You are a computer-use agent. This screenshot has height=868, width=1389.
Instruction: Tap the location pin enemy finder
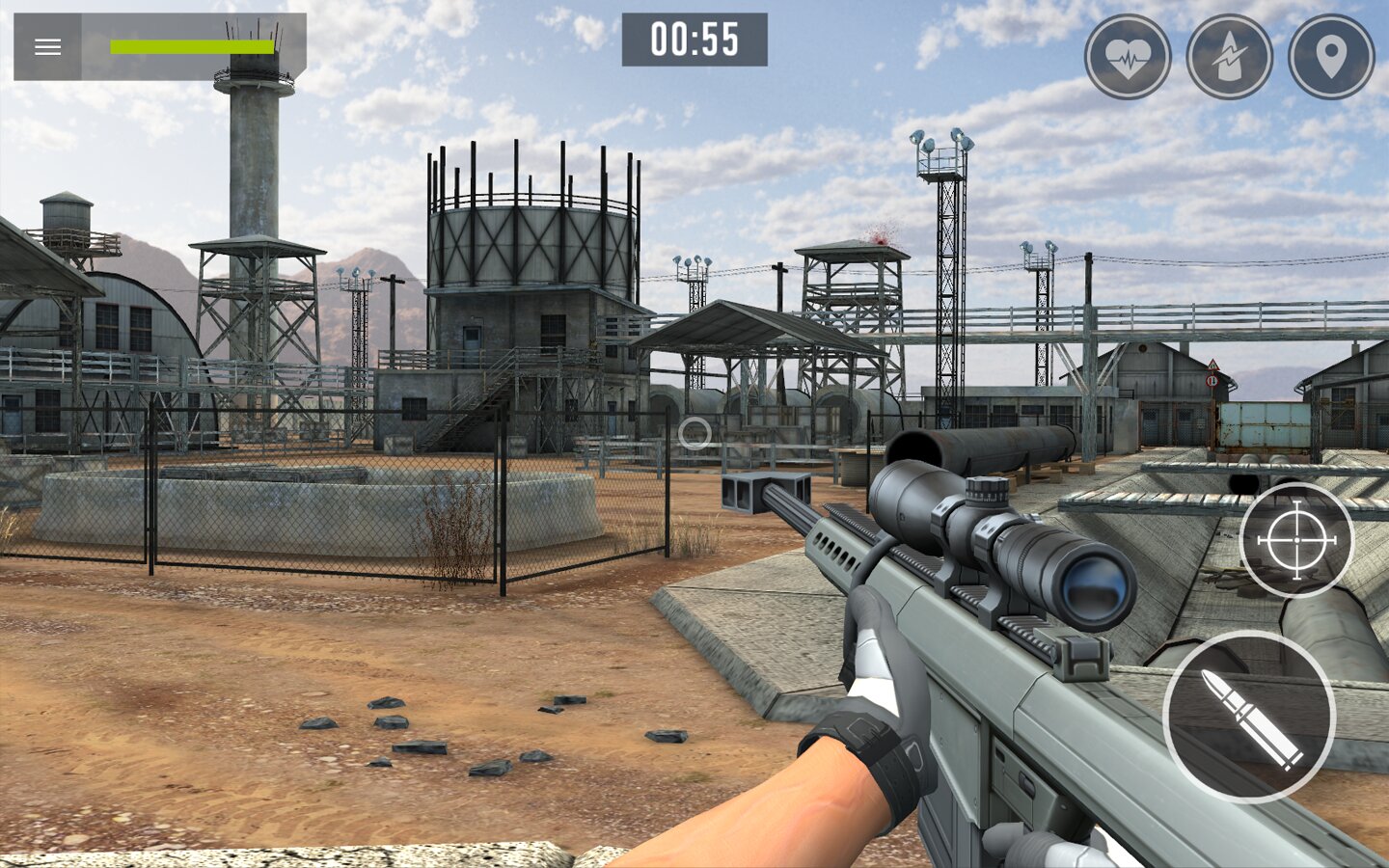point(1331,57)
